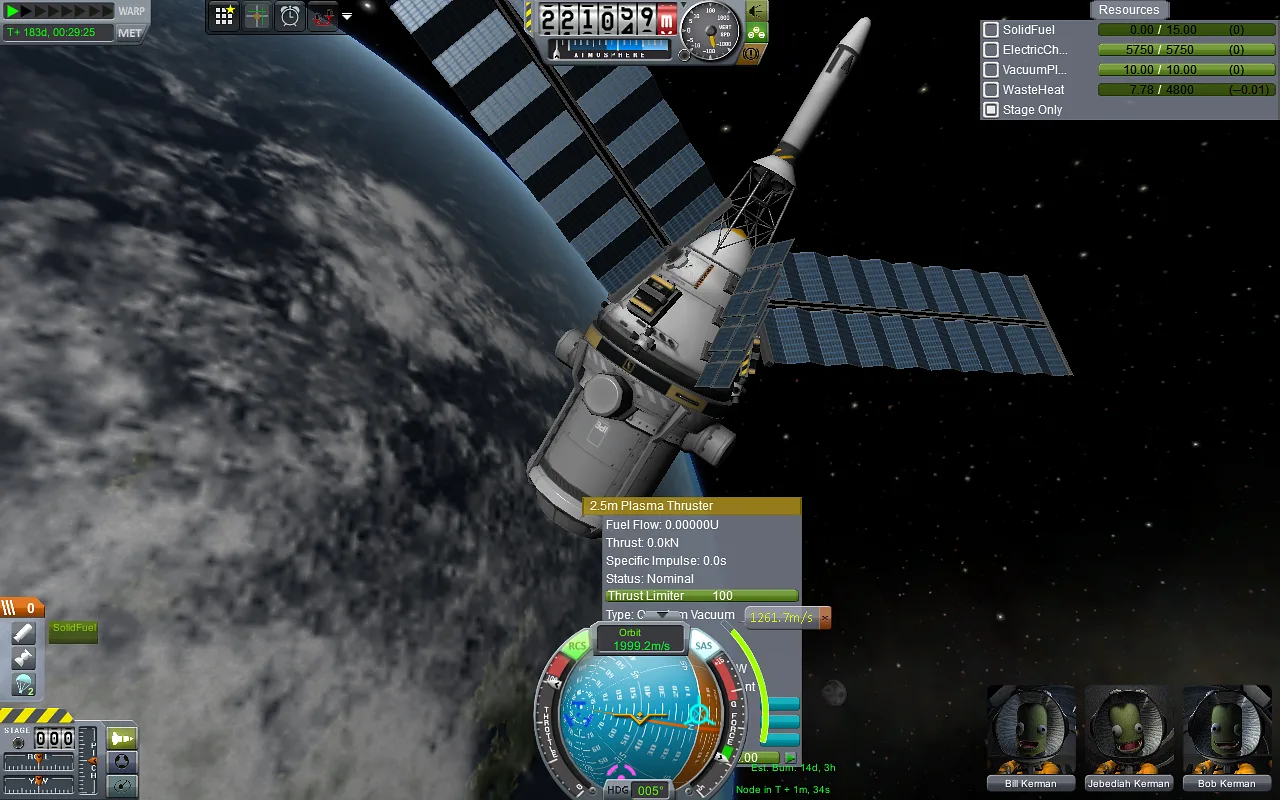Select the decoupler icon in the staging stack
The width and height of the screenshot is (1280, 800).
click(x=23, y=657)
